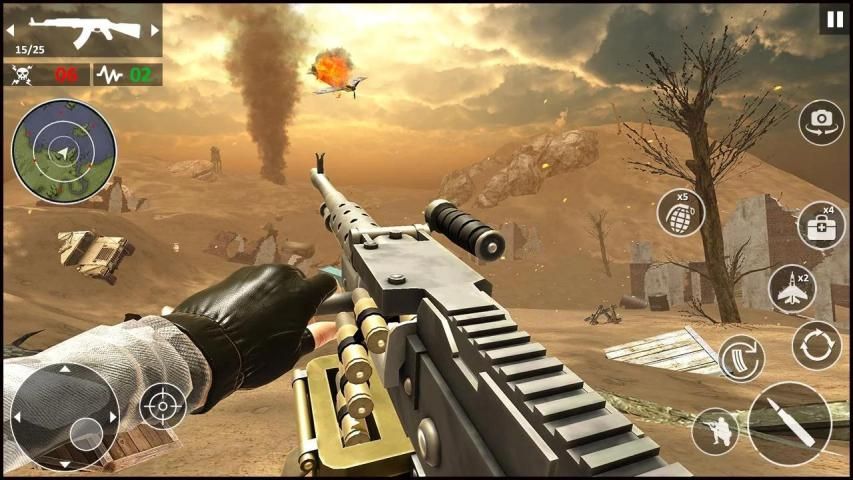Reload using the ammo magazine button

[x=741, y=358]
